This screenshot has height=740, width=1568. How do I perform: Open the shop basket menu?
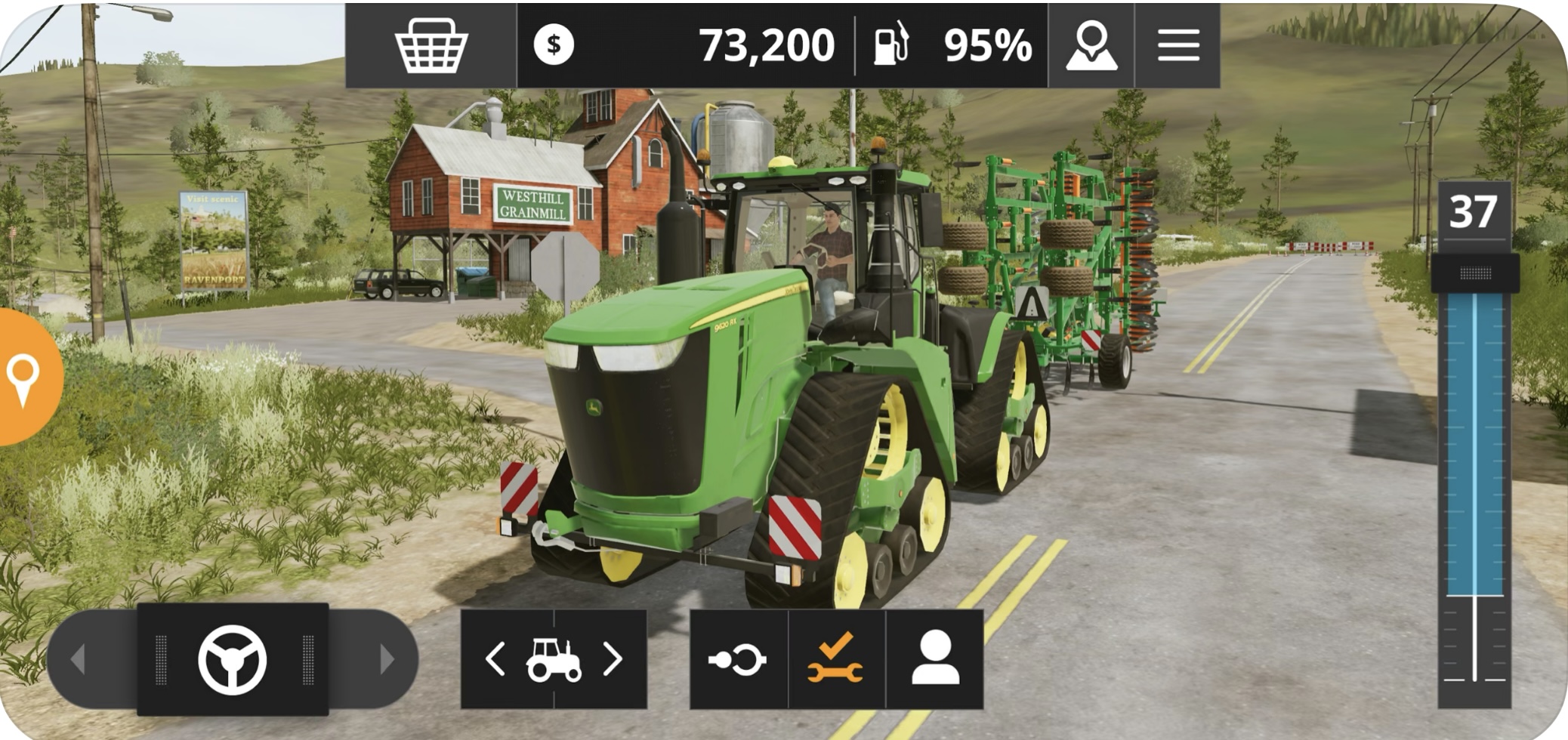tap(431, 45)
